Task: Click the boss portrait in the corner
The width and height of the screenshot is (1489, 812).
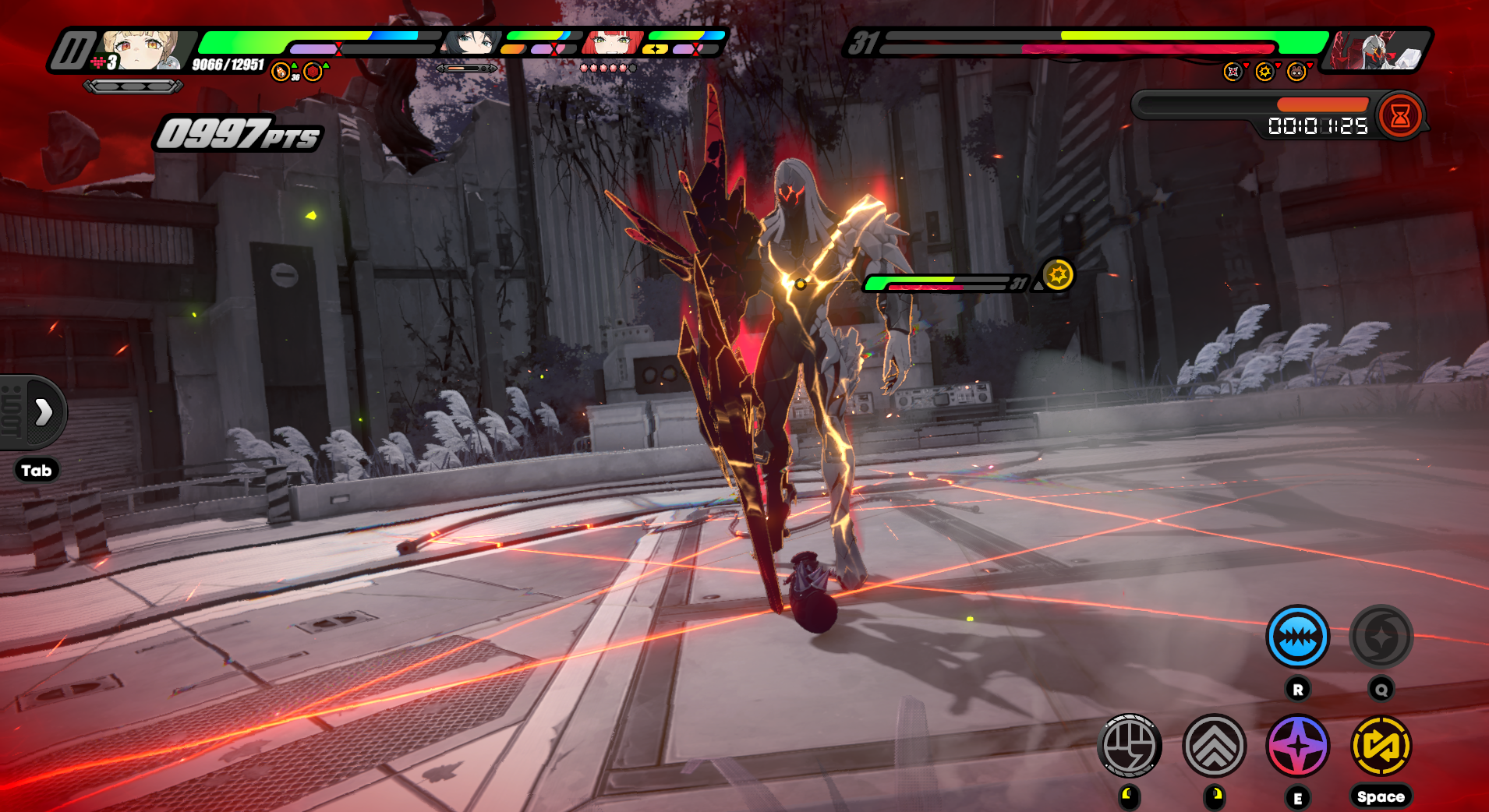Action: coord(1377,51)
